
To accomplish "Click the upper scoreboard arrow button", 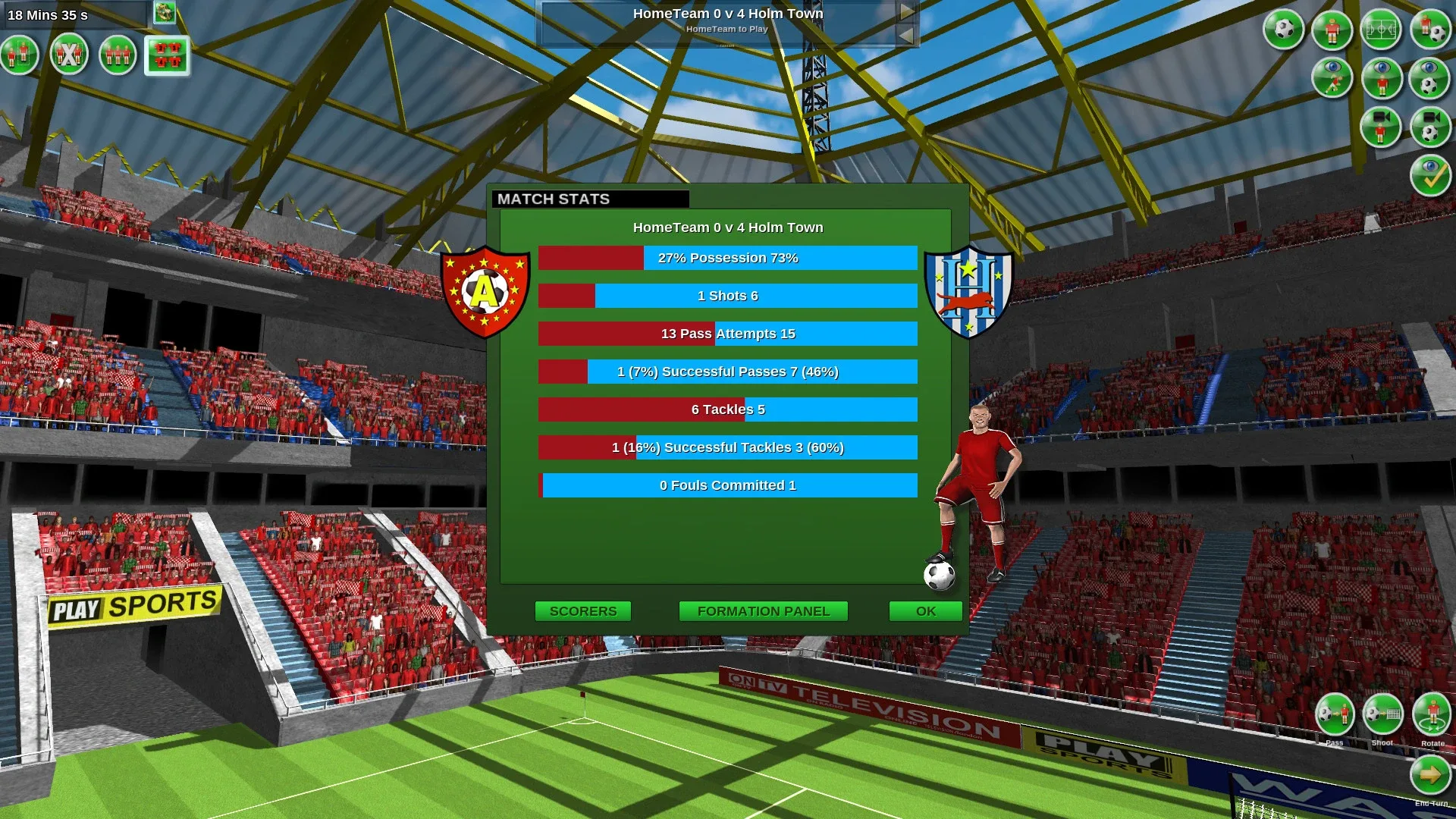I will (906, 12).
